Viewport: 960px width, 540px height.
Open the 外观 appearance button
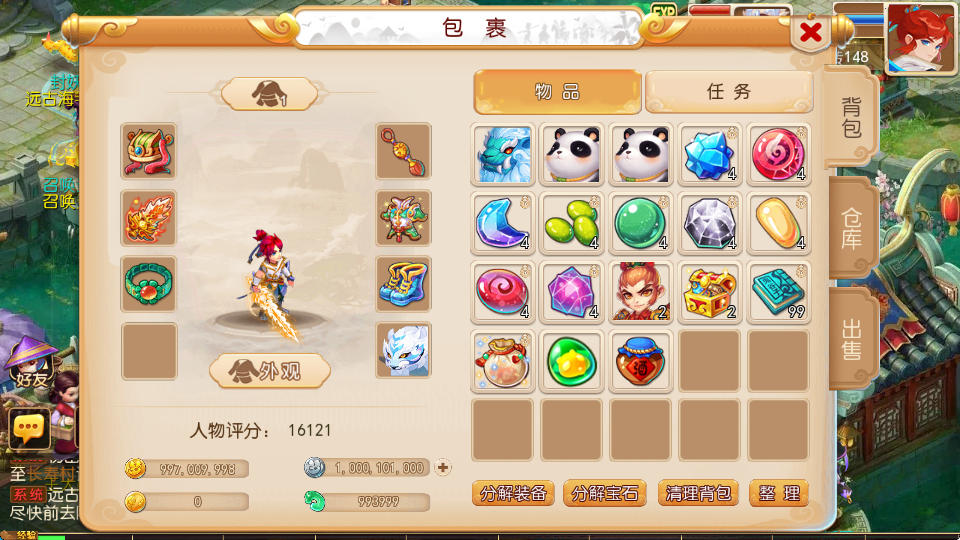pyautogui.click(x=269, y=371)
